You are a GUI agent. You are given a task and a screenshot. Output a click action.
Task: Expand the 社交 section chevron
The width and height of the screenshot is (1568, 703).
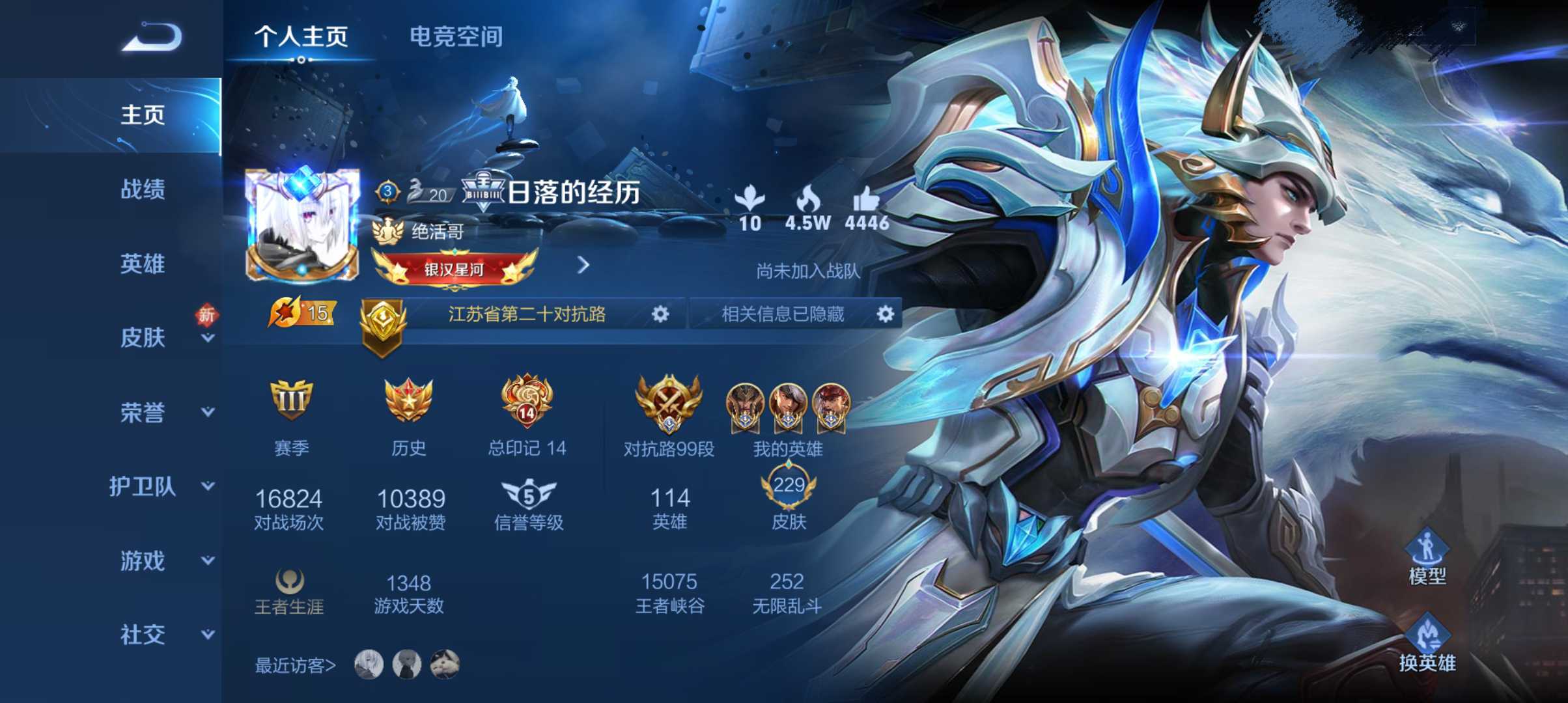click(x=207, y=633)
